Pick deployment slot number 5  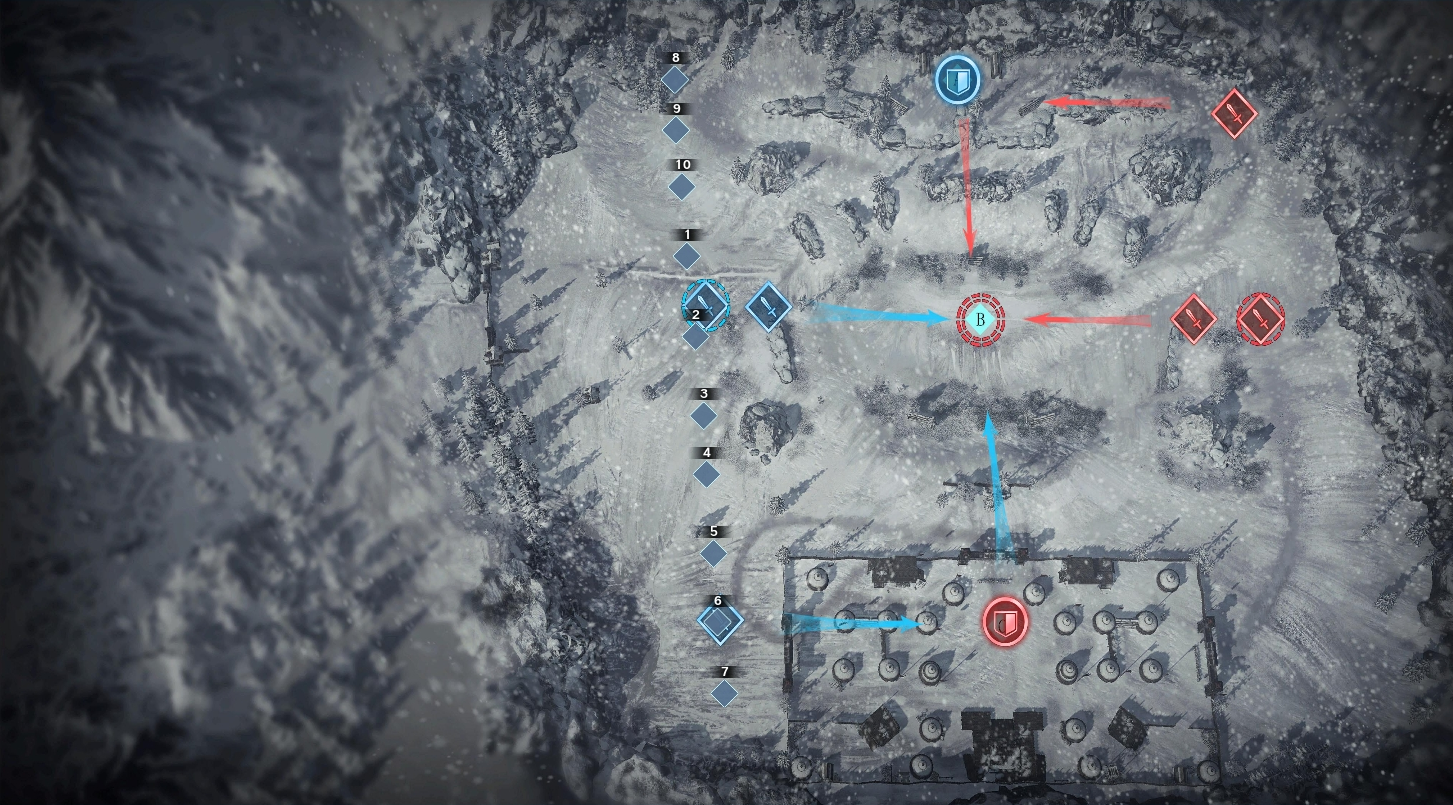713,553
